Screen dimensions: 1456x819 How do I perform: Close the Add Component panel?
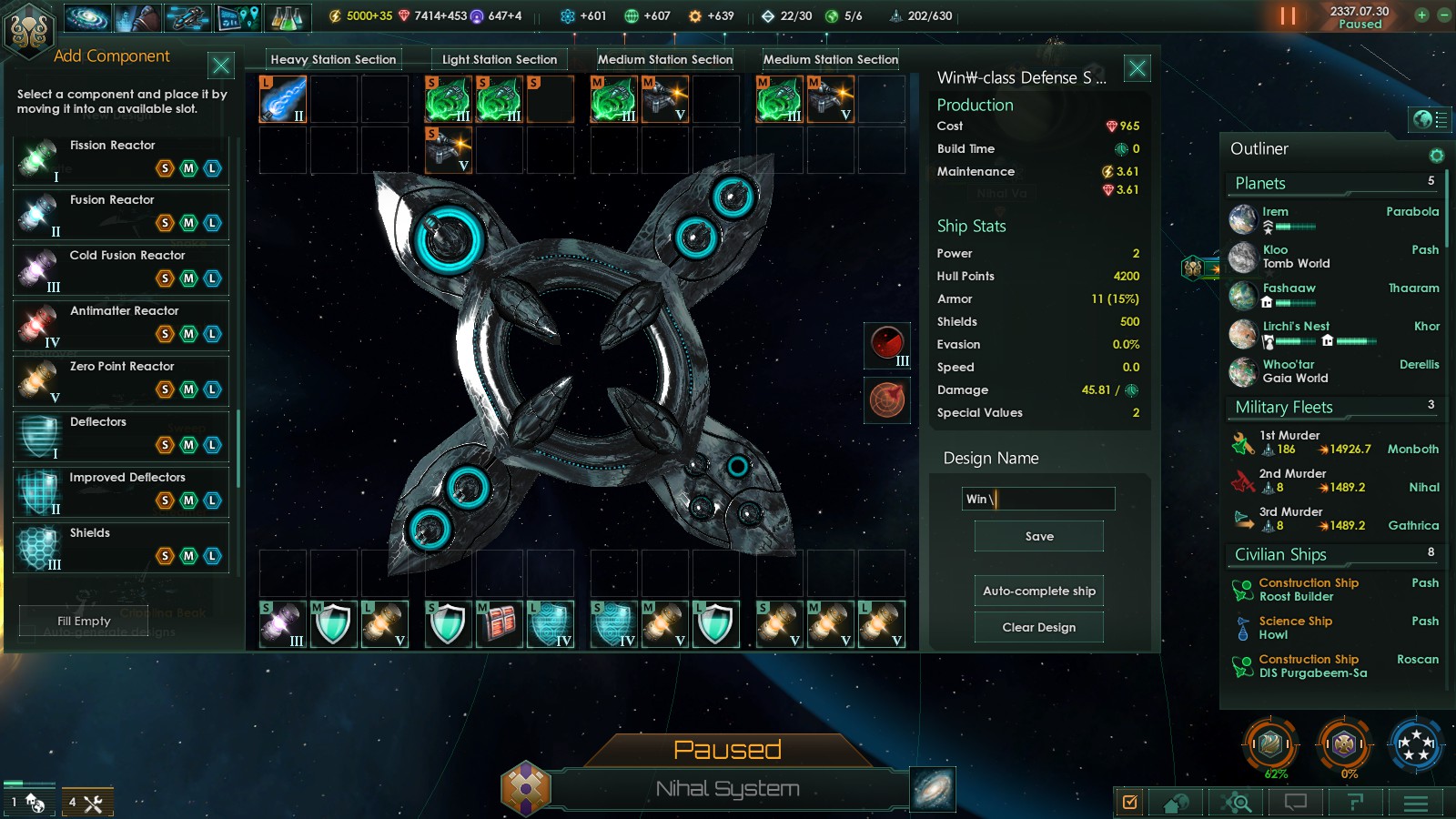point(220,66)
